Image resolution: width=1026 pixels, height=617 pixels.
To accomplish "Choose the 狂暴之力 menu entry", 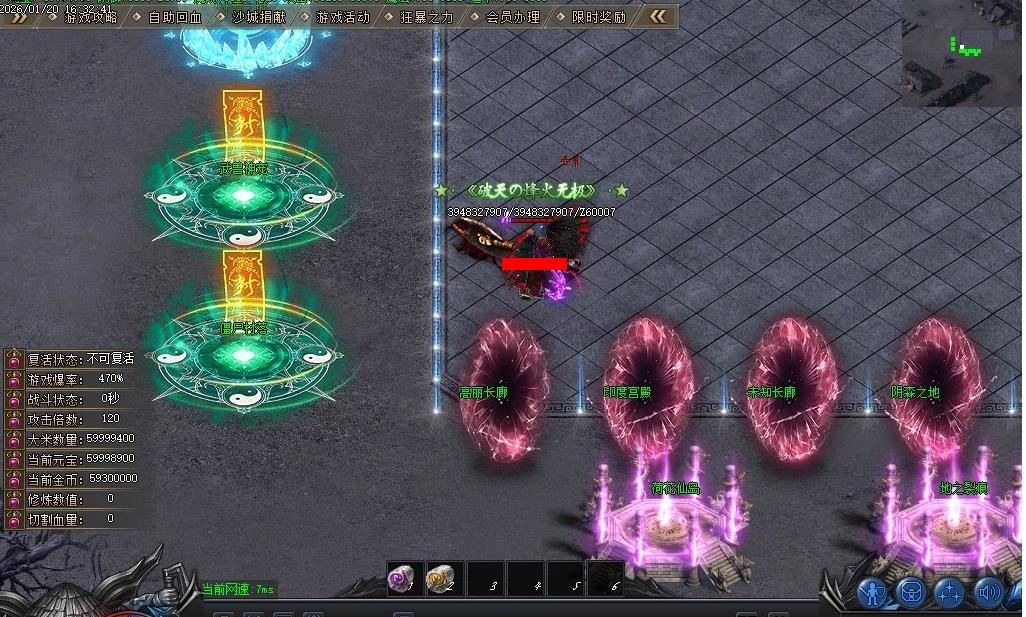I will (x=426, y=17).
